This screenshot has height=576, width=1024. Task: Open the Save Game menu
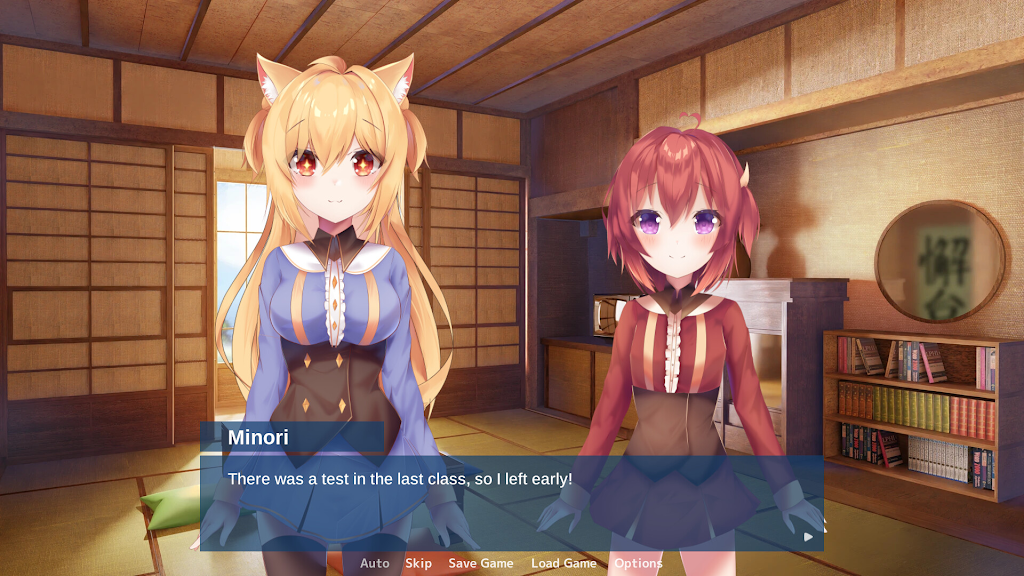click(481, 563)
